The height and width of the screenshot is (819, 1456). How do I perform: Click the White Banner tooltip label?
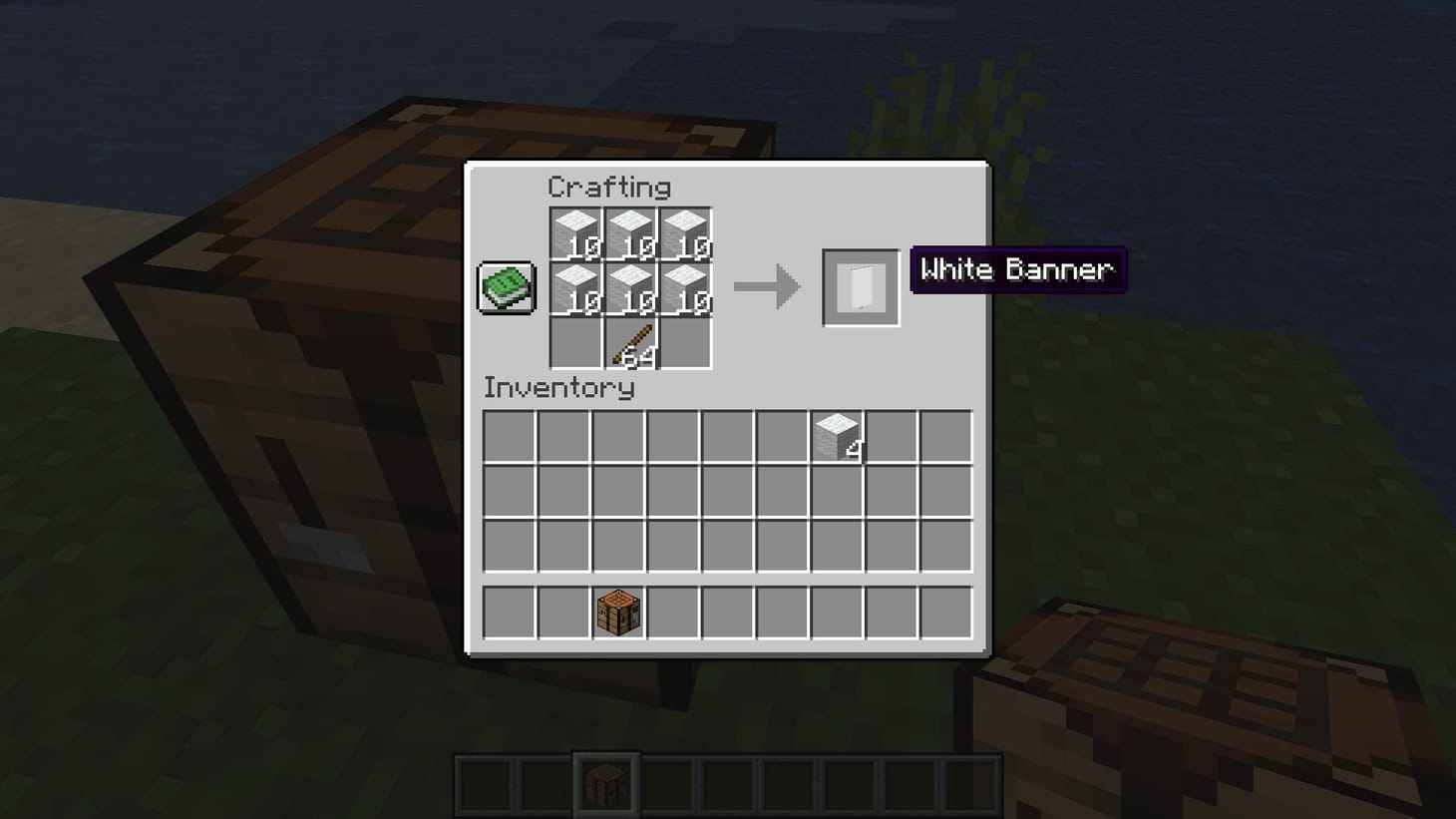click(x=1016, y=269)
